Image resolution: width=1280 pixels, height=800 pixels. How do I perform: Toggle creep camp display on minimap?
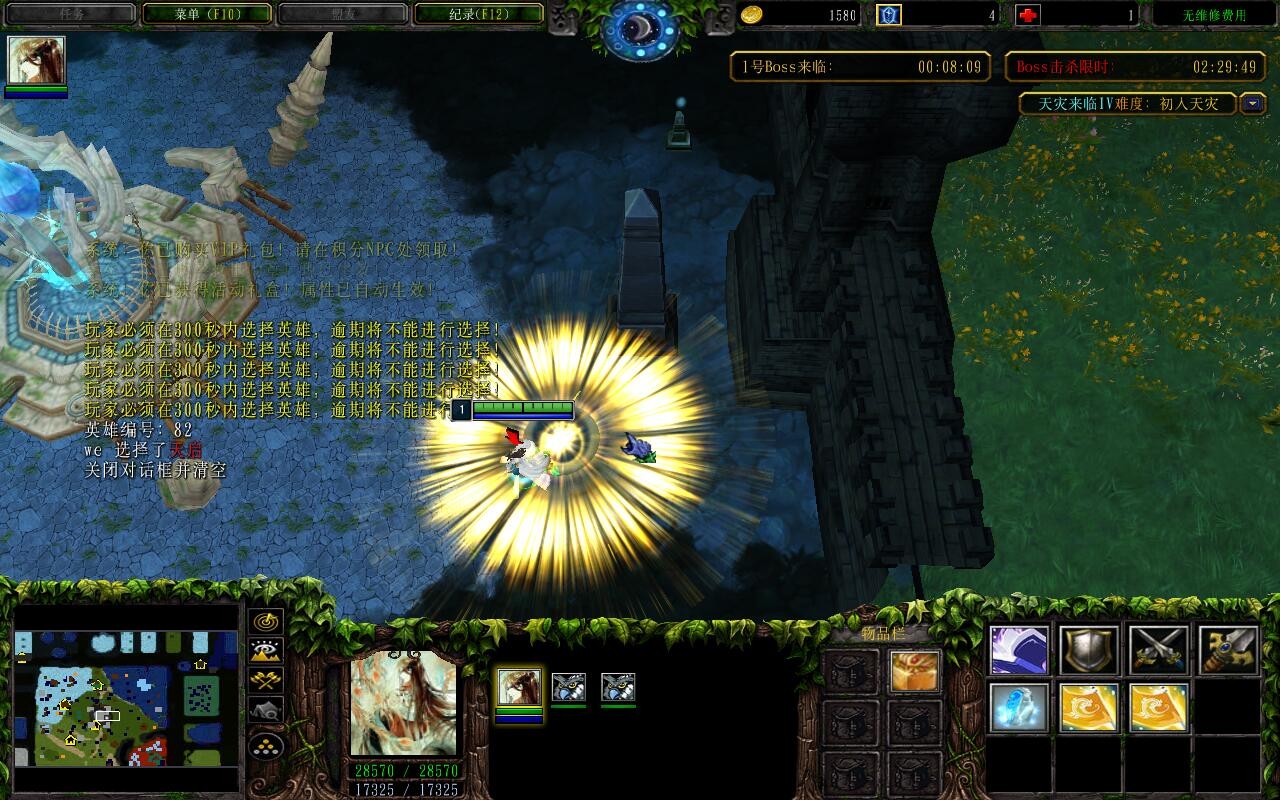coord(266,711)
